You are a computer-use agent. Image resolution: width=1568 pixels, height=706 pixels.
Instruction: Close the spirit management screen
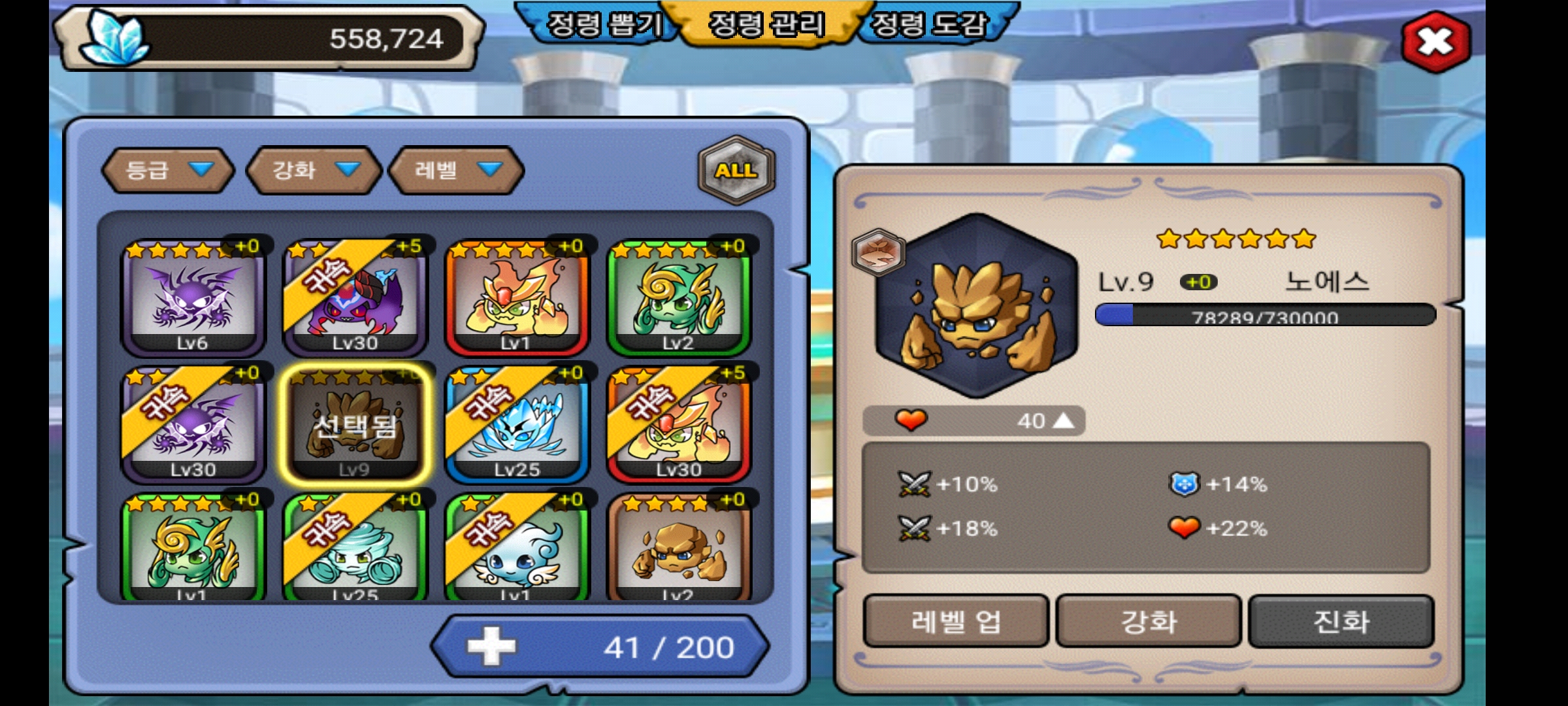pyautogui.click(x=1435, y=42)
